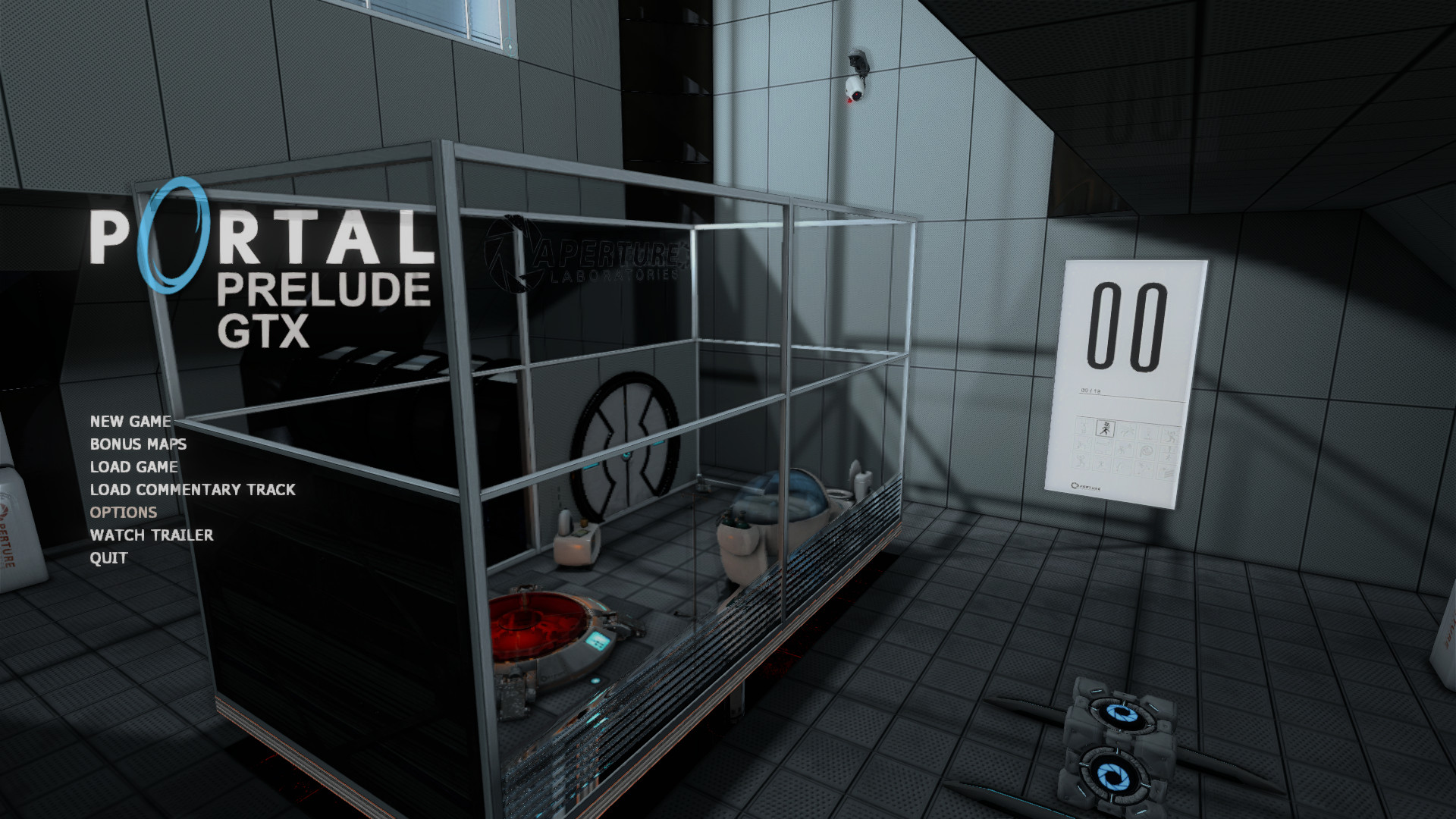Click Load Game
Image resolution: width=1456 pixels, height=819 pixels.
pyautogui.click(x=133, y=467)
